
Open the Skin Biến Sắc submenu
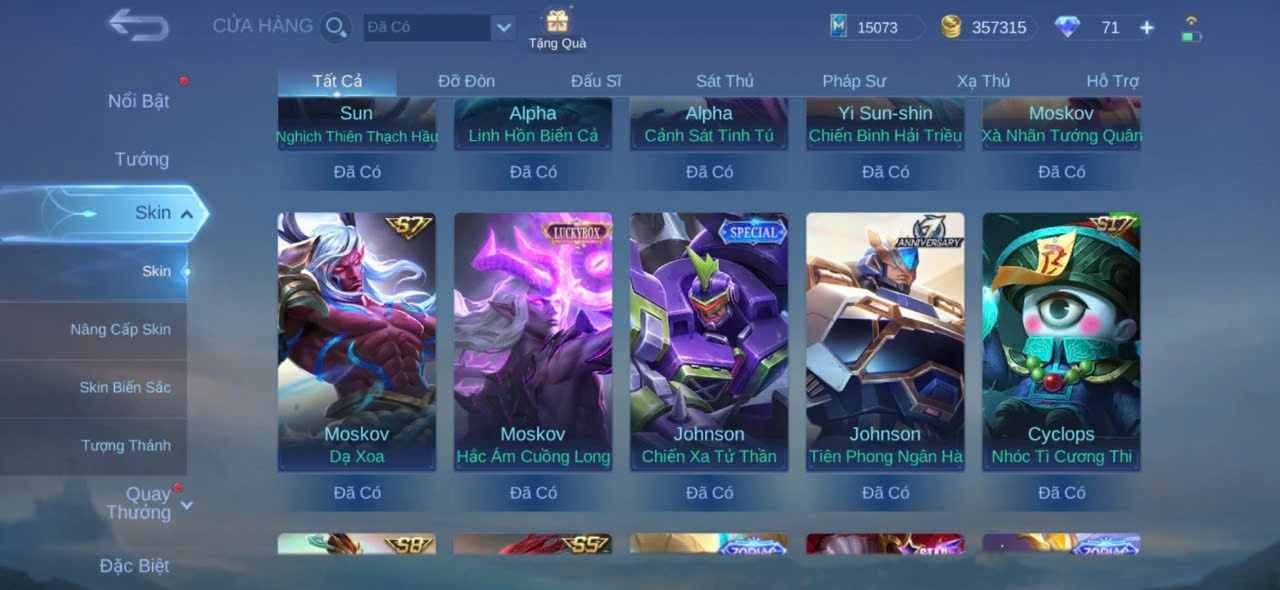pos(125,387)
